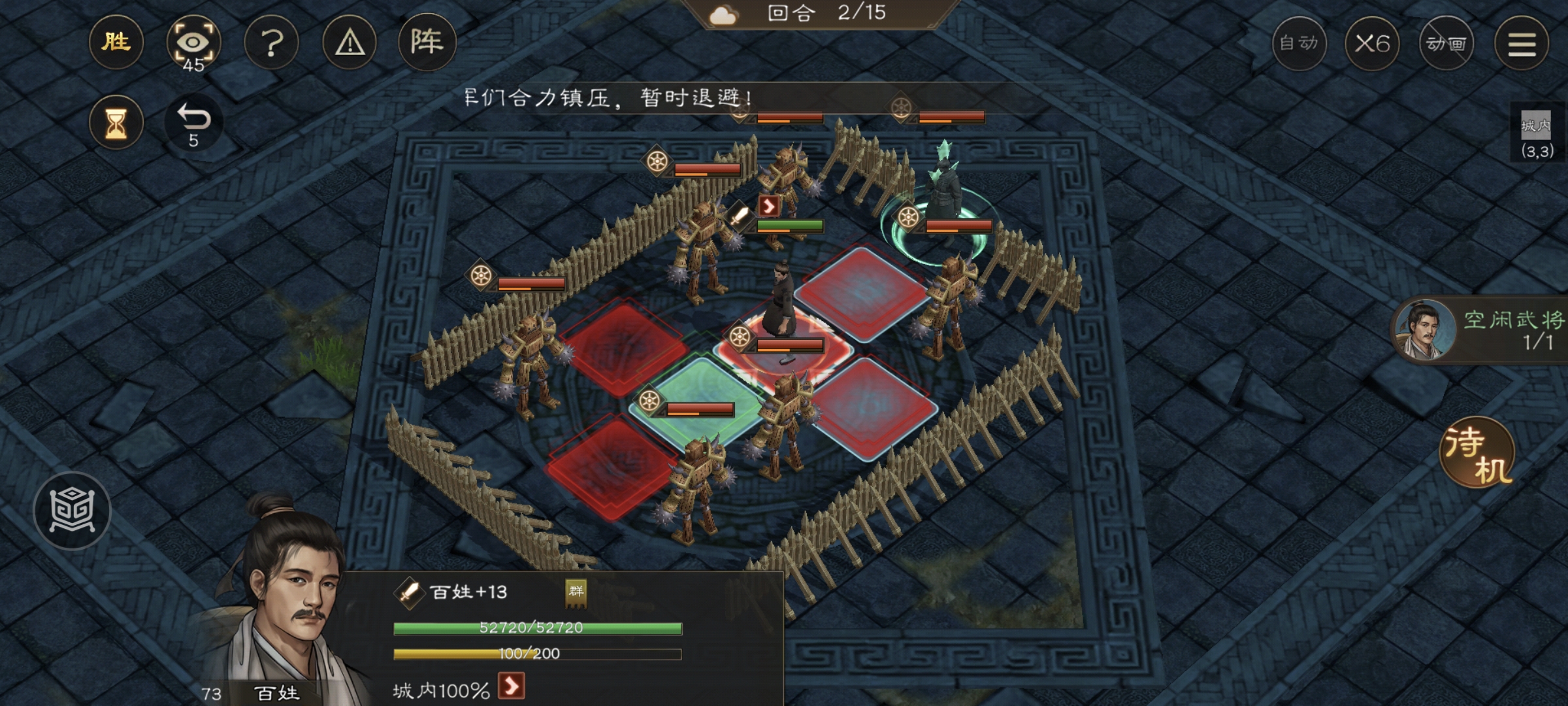The image size is (1568, 706).
Task: Open the hamburger menu at top right
Action: point(1522,44)
